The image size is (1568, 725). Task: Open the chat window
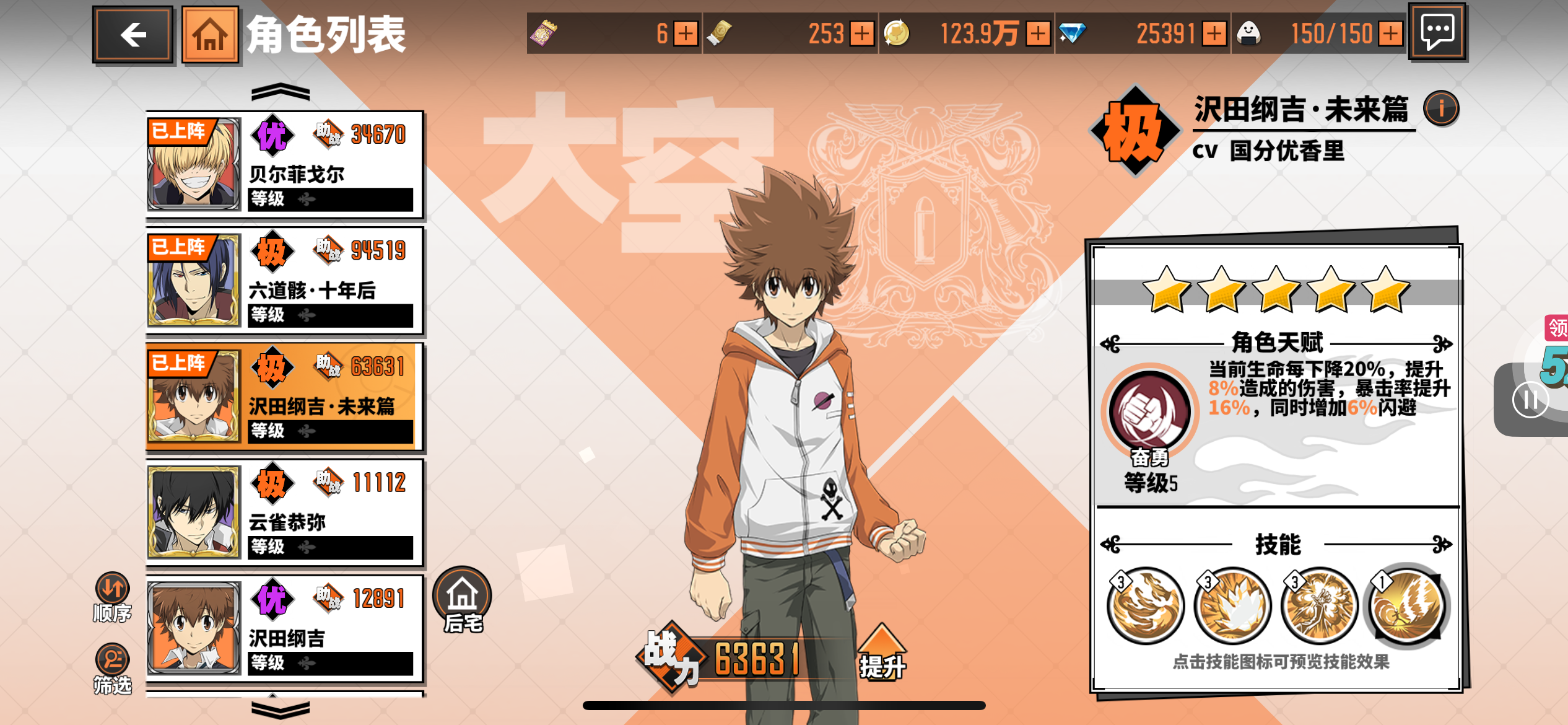(x=1437, y=32)
